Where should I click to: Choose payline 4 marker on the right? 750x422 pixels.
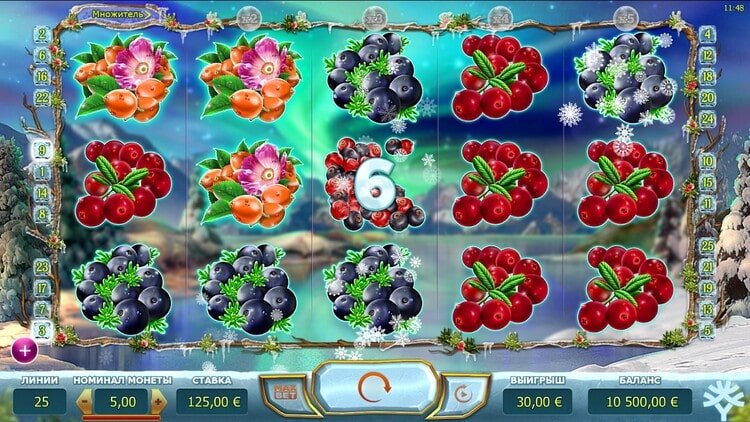tap(708, 33)
